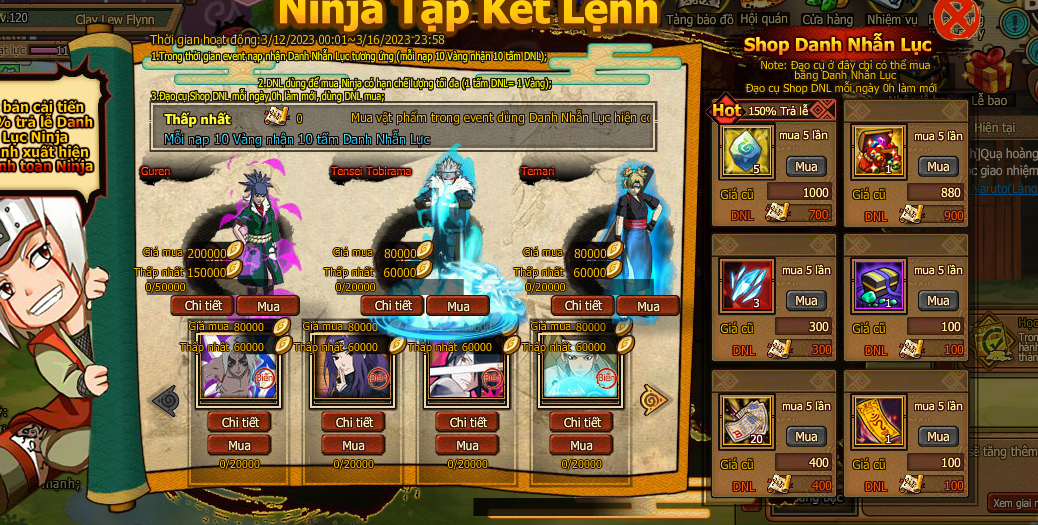Buy the green spiral stone item
Screen dimensions: 1038x525
806,166
